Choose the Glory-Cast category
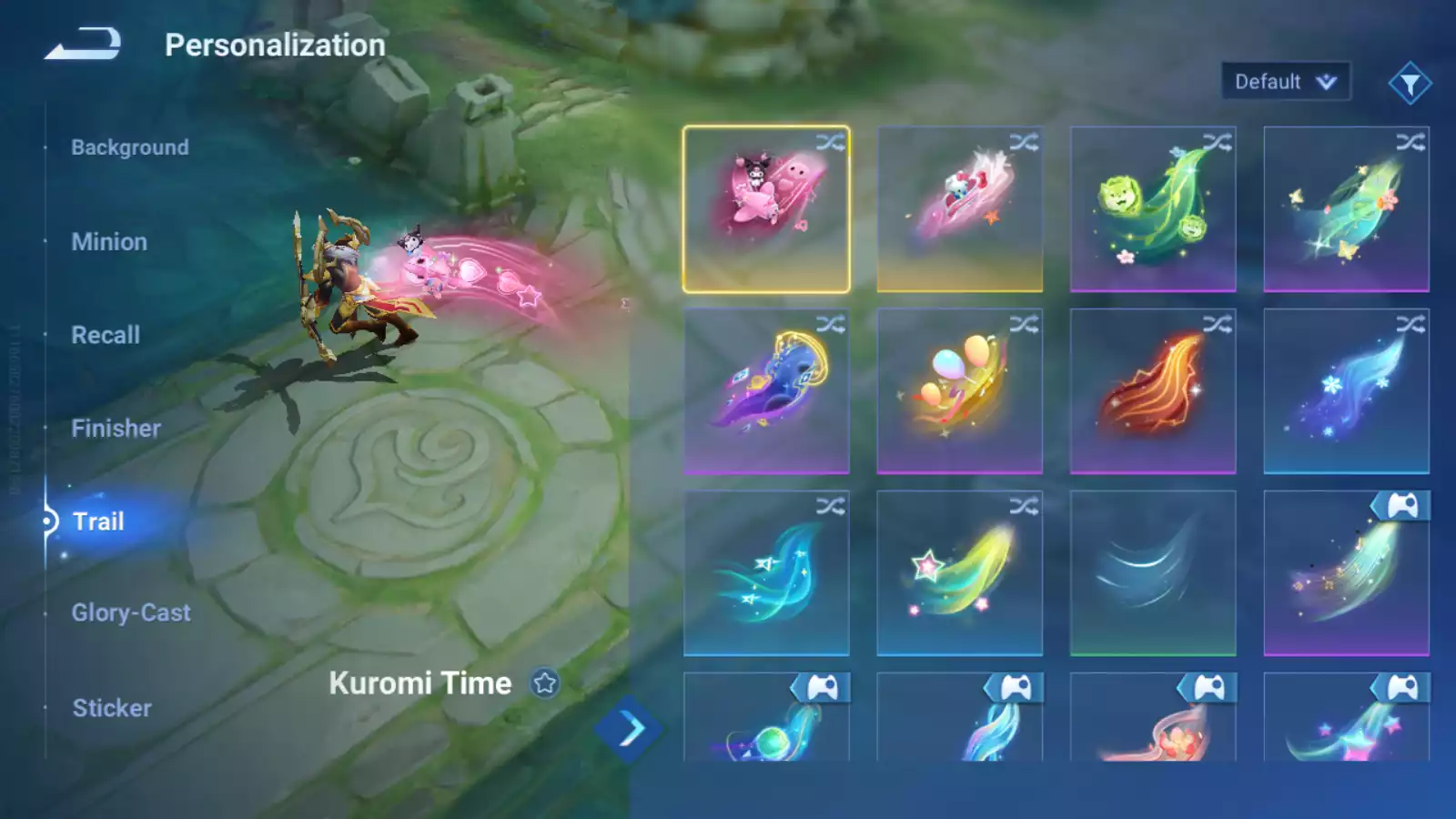The image size is (1456, 819). click(131, 613)
